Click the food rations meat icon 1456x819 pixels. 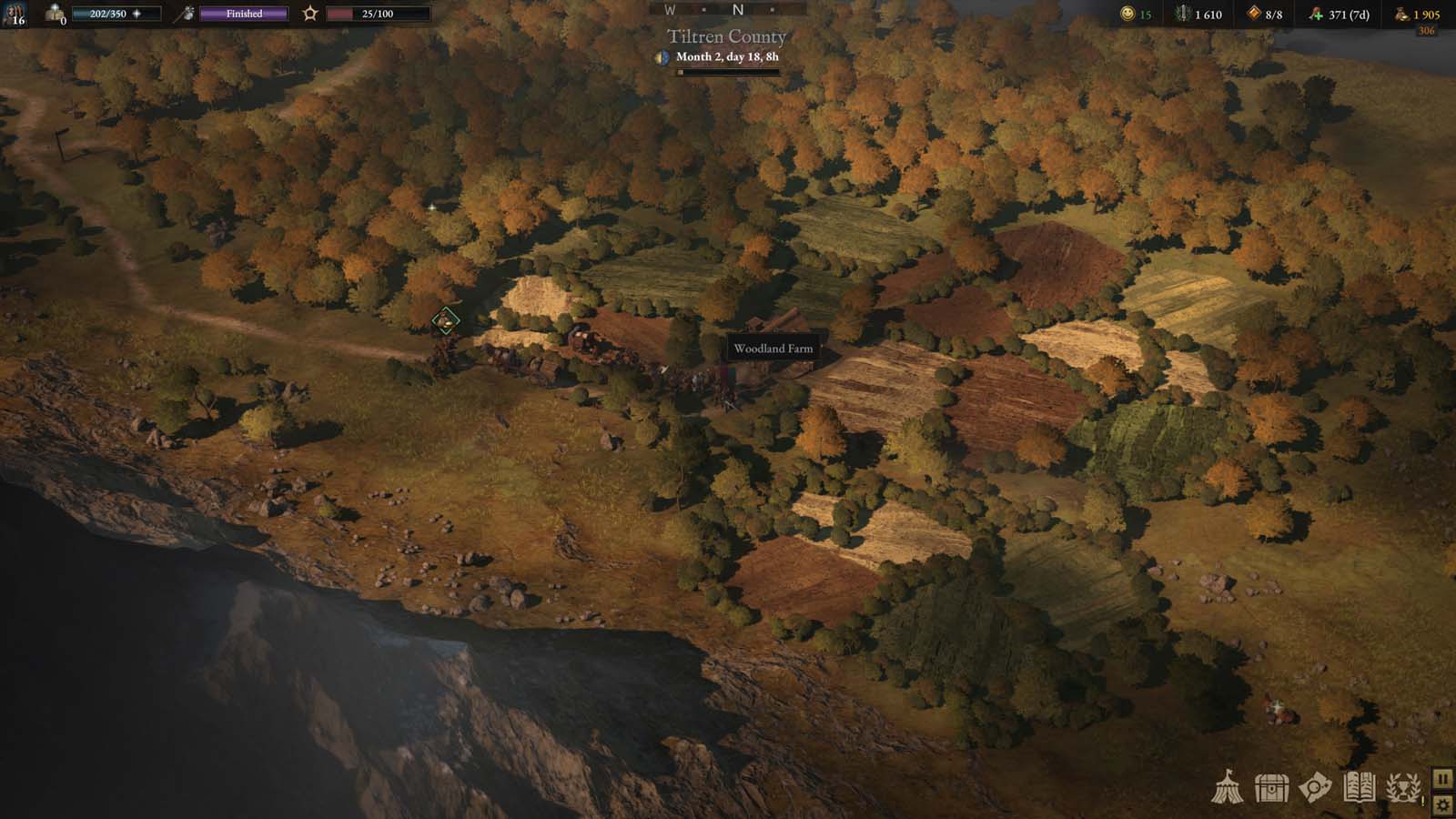point(1317,14)
